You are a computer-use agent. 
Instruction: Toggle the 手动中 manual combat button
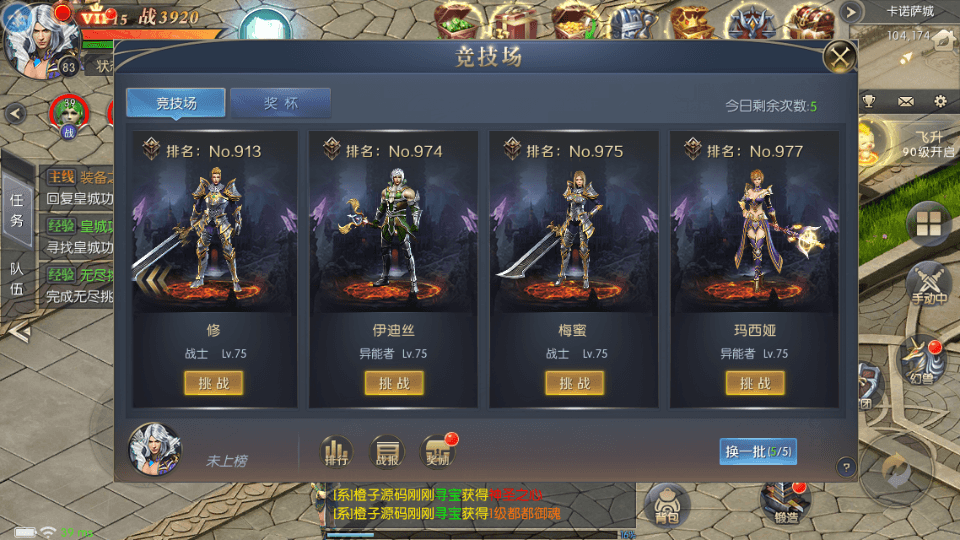pos(928,285)
